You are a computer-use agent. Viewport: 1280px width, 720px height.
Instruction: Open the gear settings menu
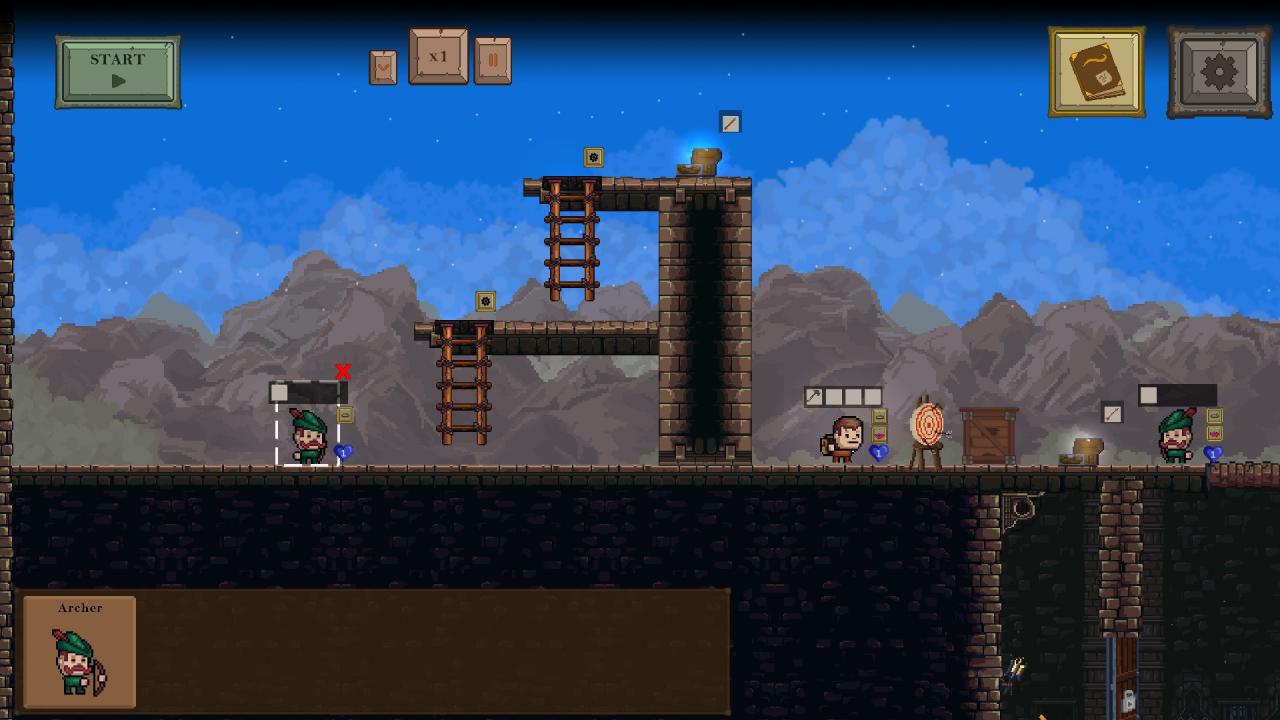click(x=1219, y=72)
